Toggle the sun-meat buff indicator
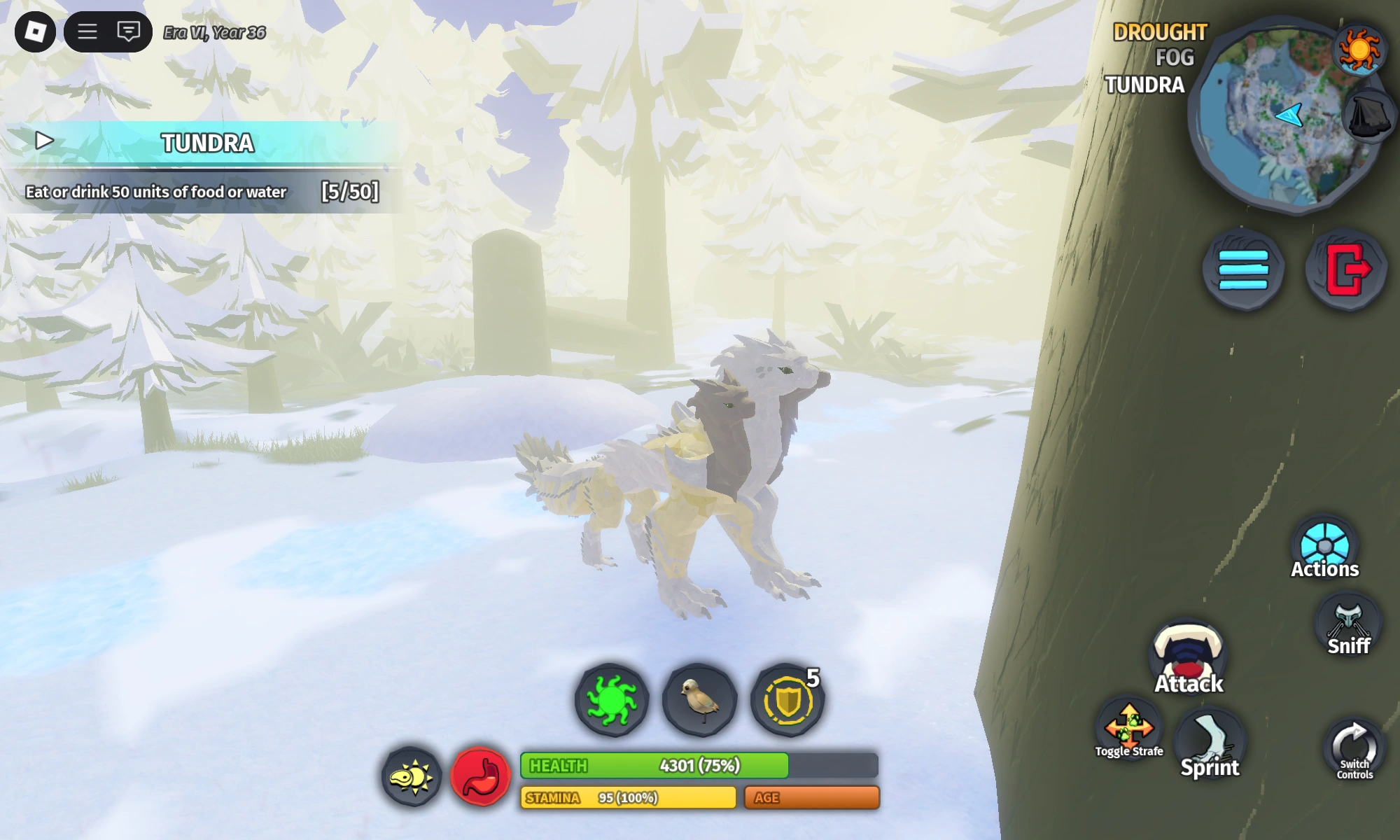Viewport: 1400px width, 840px height. click(410, 777)
